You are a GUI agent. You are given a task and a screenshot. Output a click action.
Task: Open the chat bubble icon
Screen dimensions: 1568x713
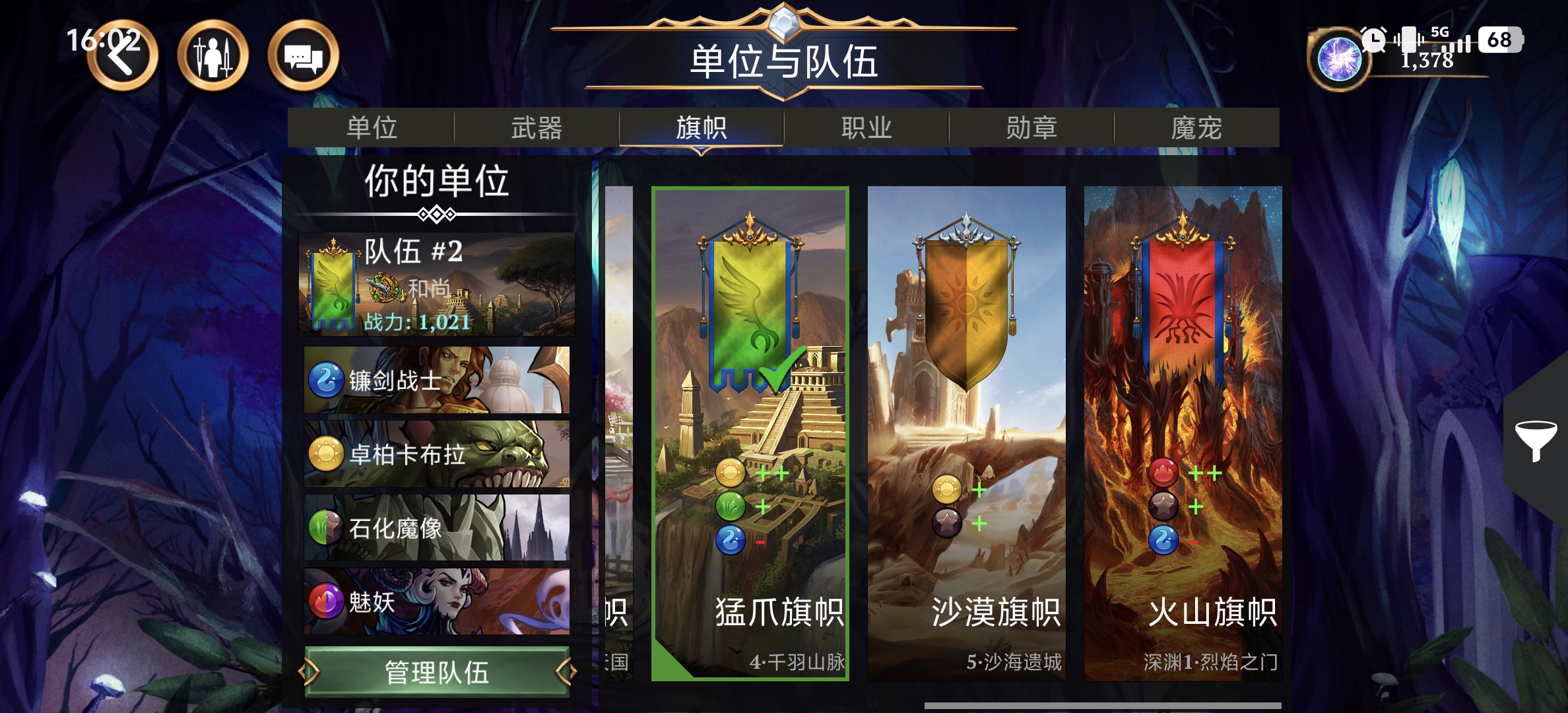(x=302, y=57)
